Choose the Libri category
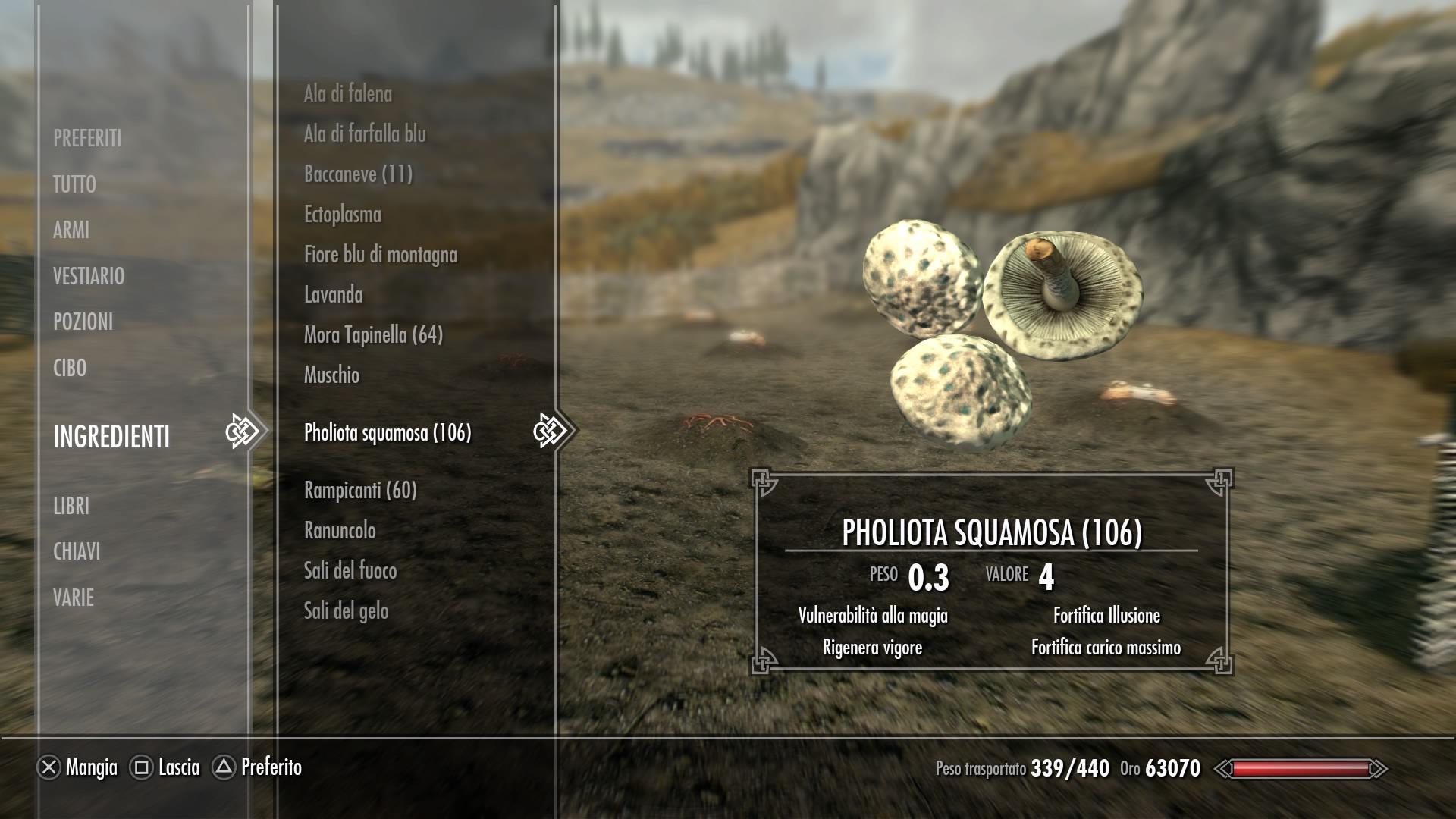1456x819 pixels. 71,506
